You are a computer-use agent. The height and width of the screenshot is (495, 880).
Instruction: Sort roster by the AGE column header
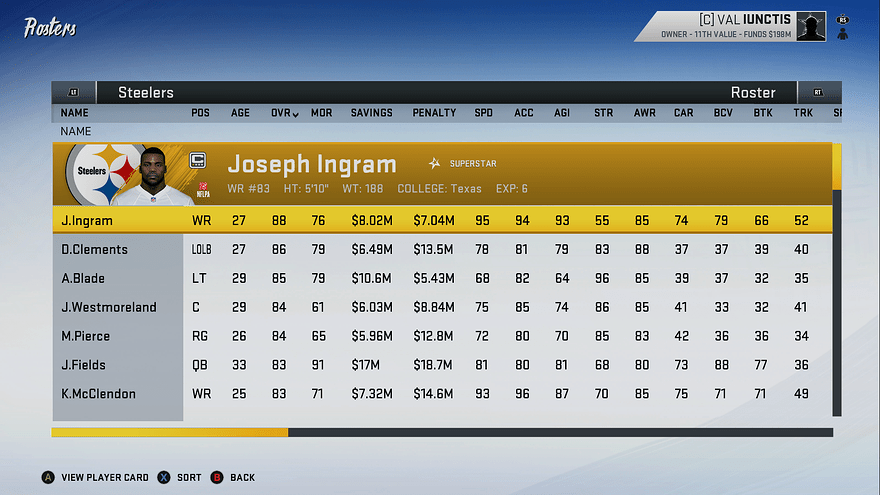tap(241, 113)
